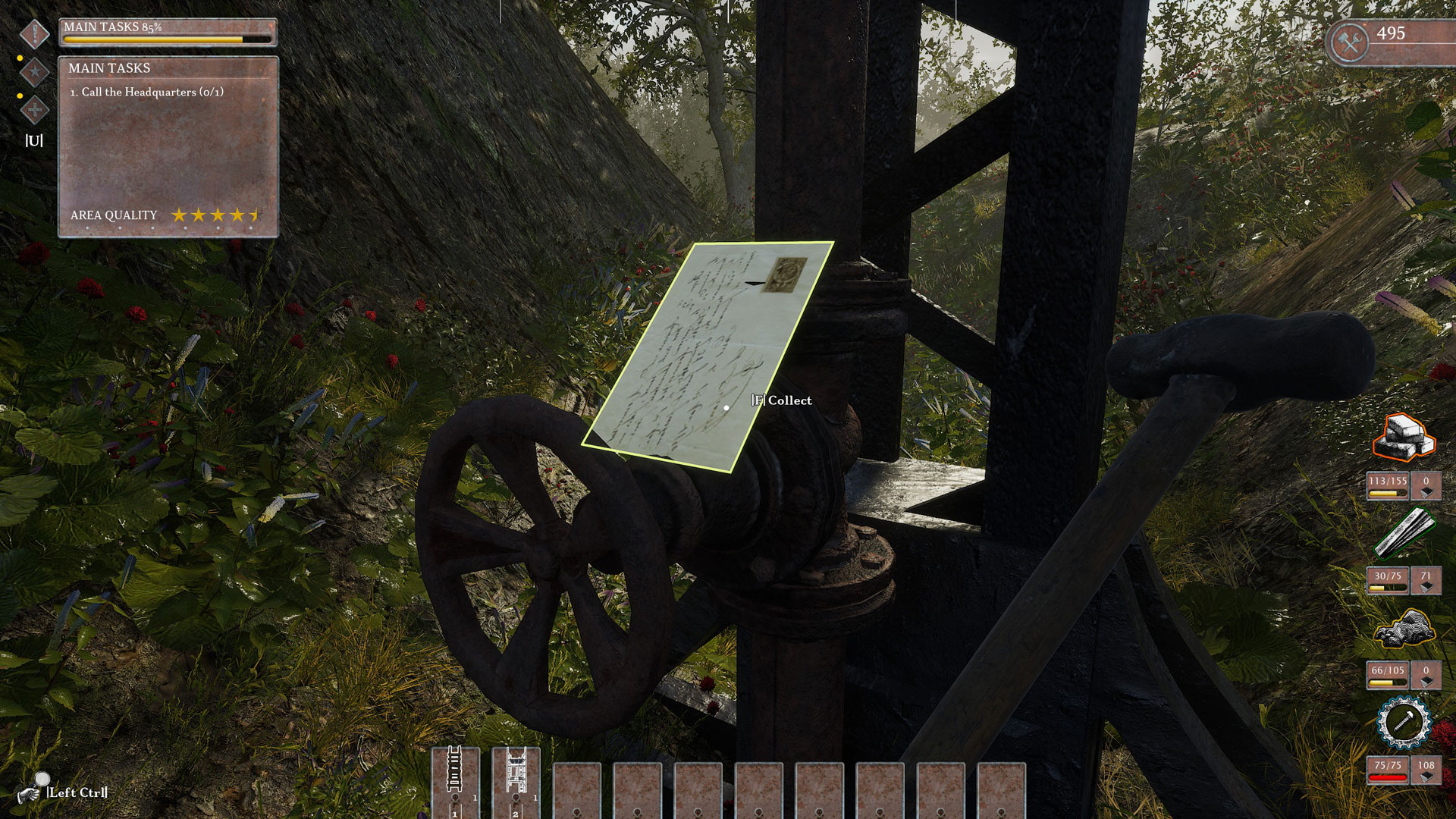The height and width of the screenshot is (819, 1456).
Task: Click the highlighted letter on the valve
Action: tap(709, 356)
